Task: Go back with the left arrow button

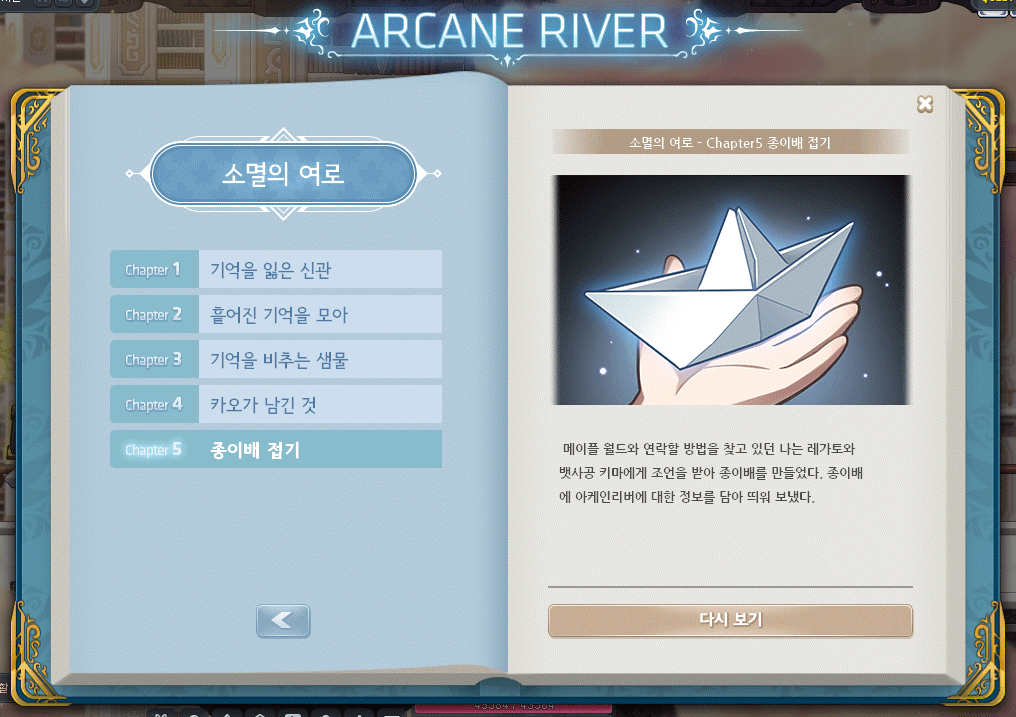Action: click(283, 620)
